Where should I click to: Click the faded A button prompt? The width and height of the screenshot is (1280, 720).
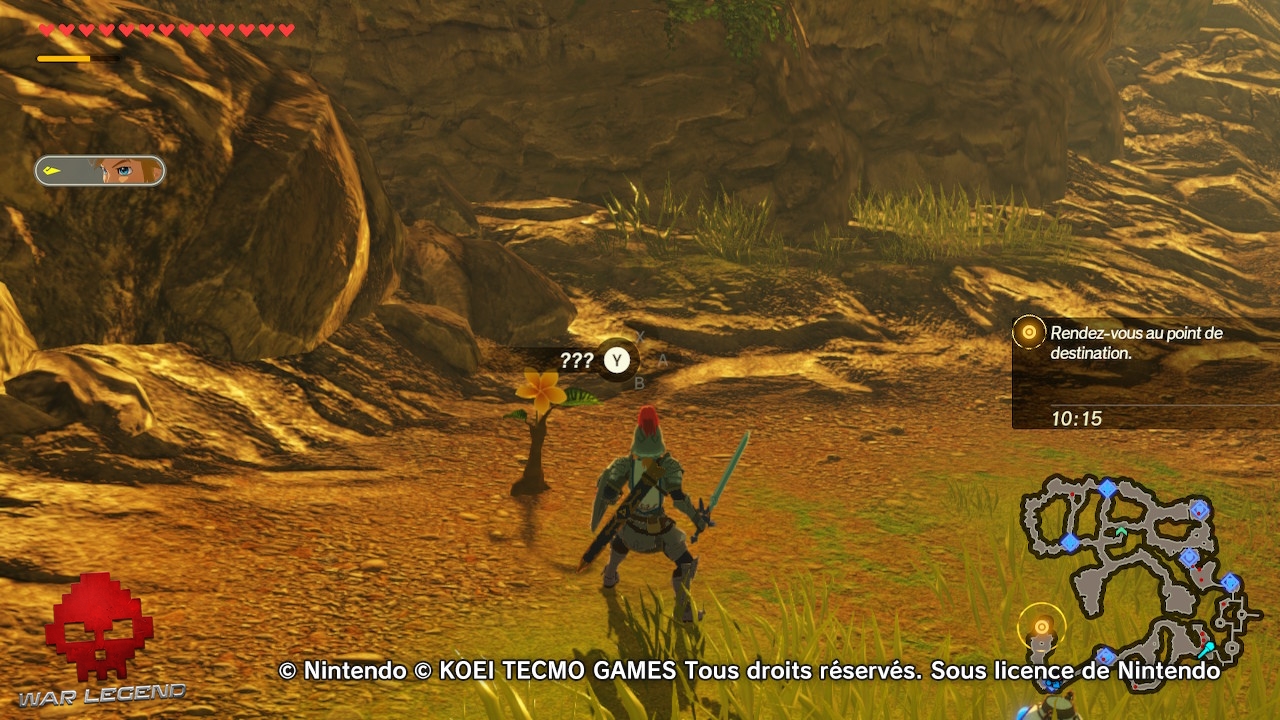[662, 360]
